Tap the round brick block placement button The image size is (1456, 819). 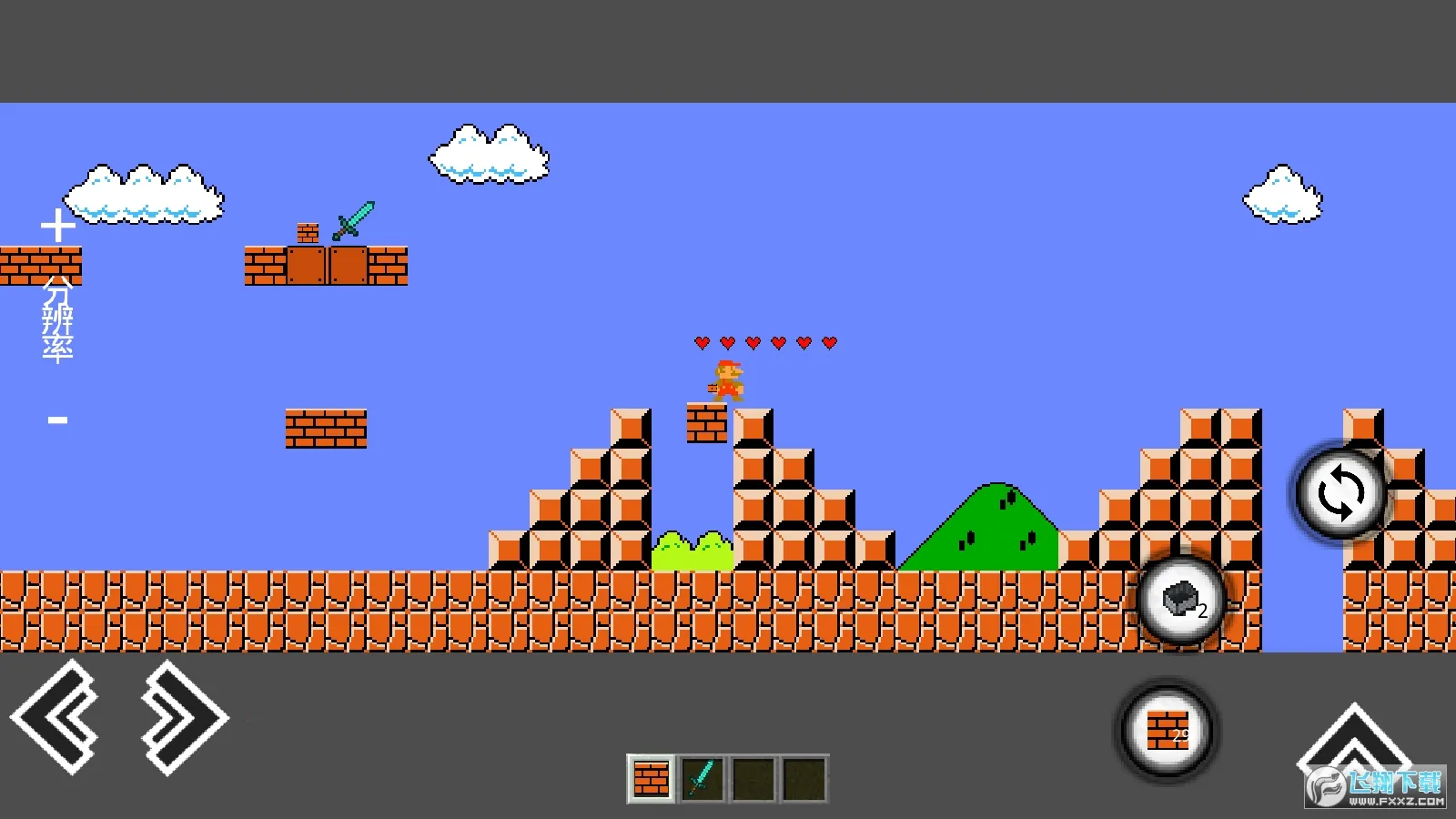point(1168,731)
